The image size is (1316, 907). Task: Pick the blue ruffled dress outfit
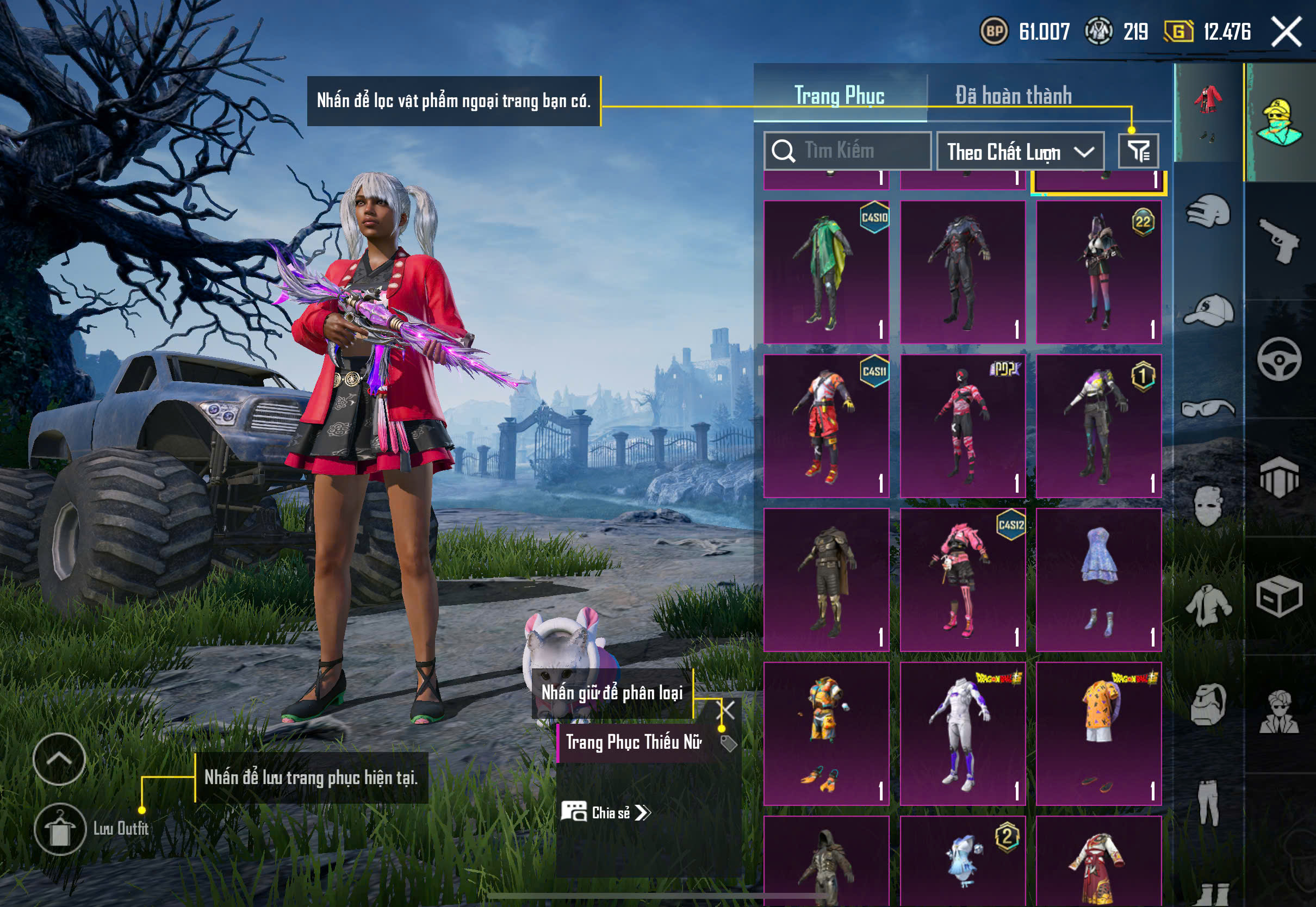pos(1098,580)
